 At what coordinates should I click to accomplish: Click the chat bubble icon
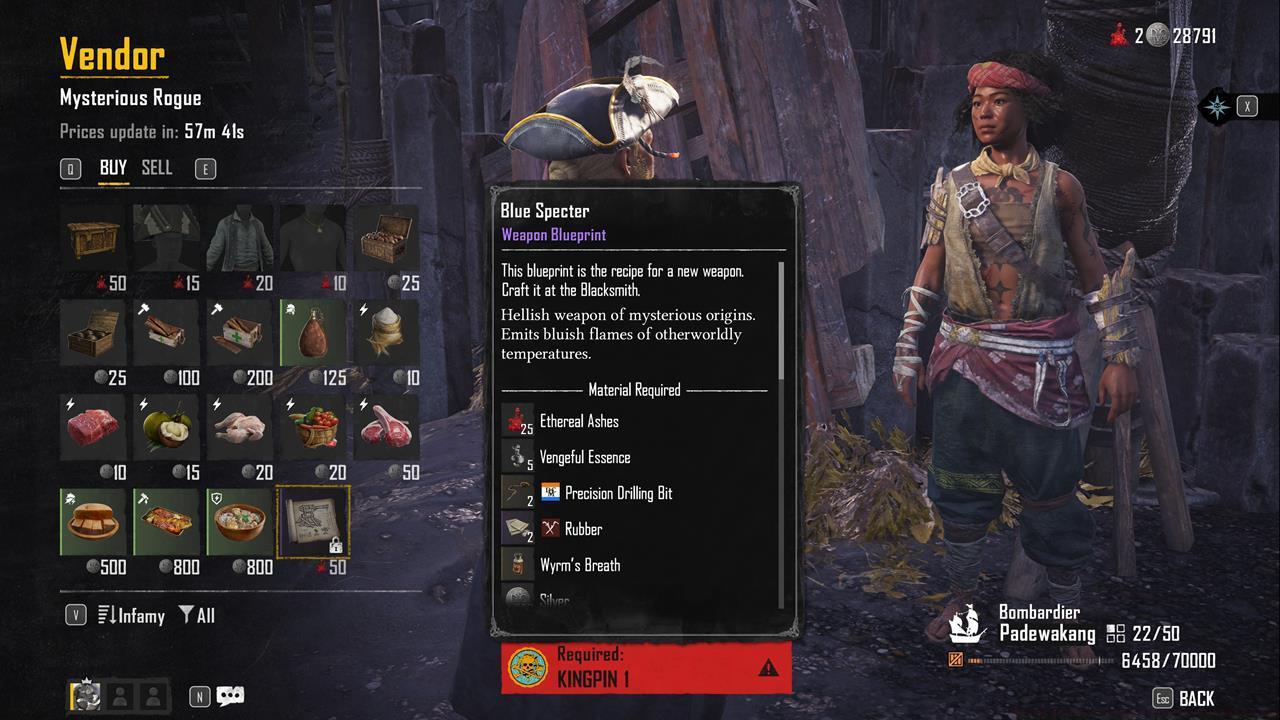(x=228, y=696)
